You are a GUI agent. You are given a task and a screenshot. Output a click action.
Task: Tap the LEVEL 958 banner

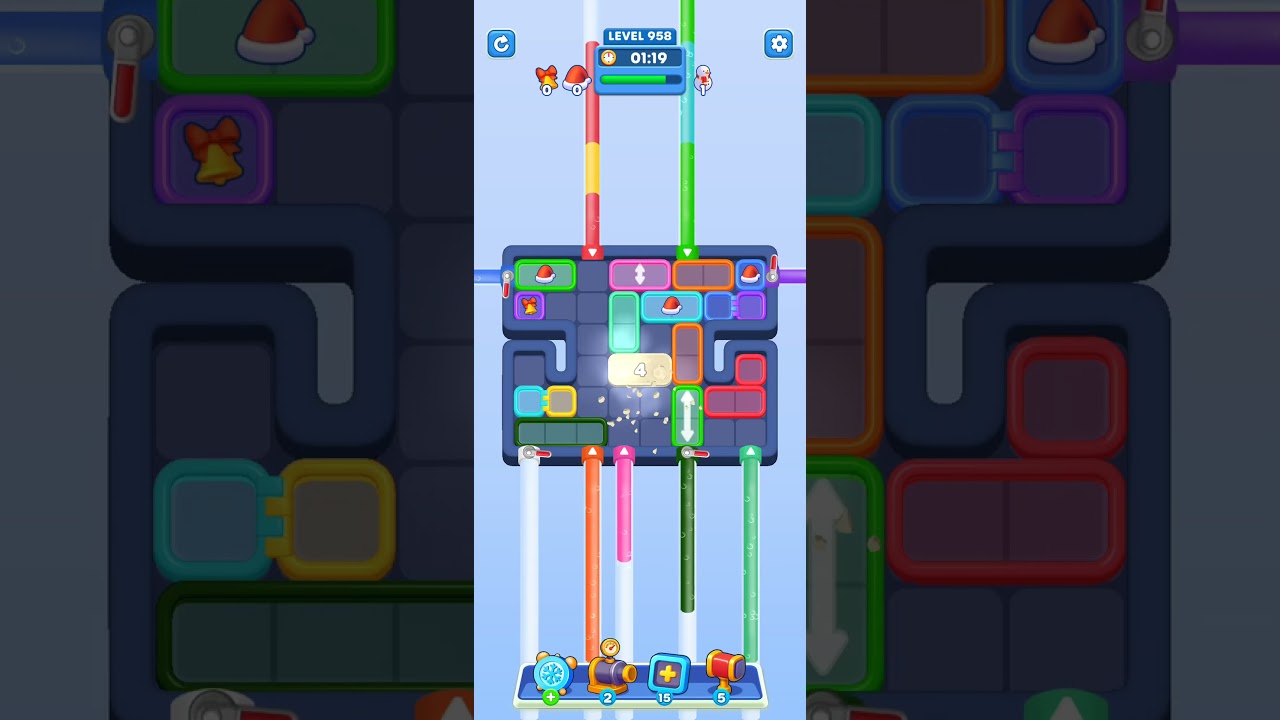point(640,36)
